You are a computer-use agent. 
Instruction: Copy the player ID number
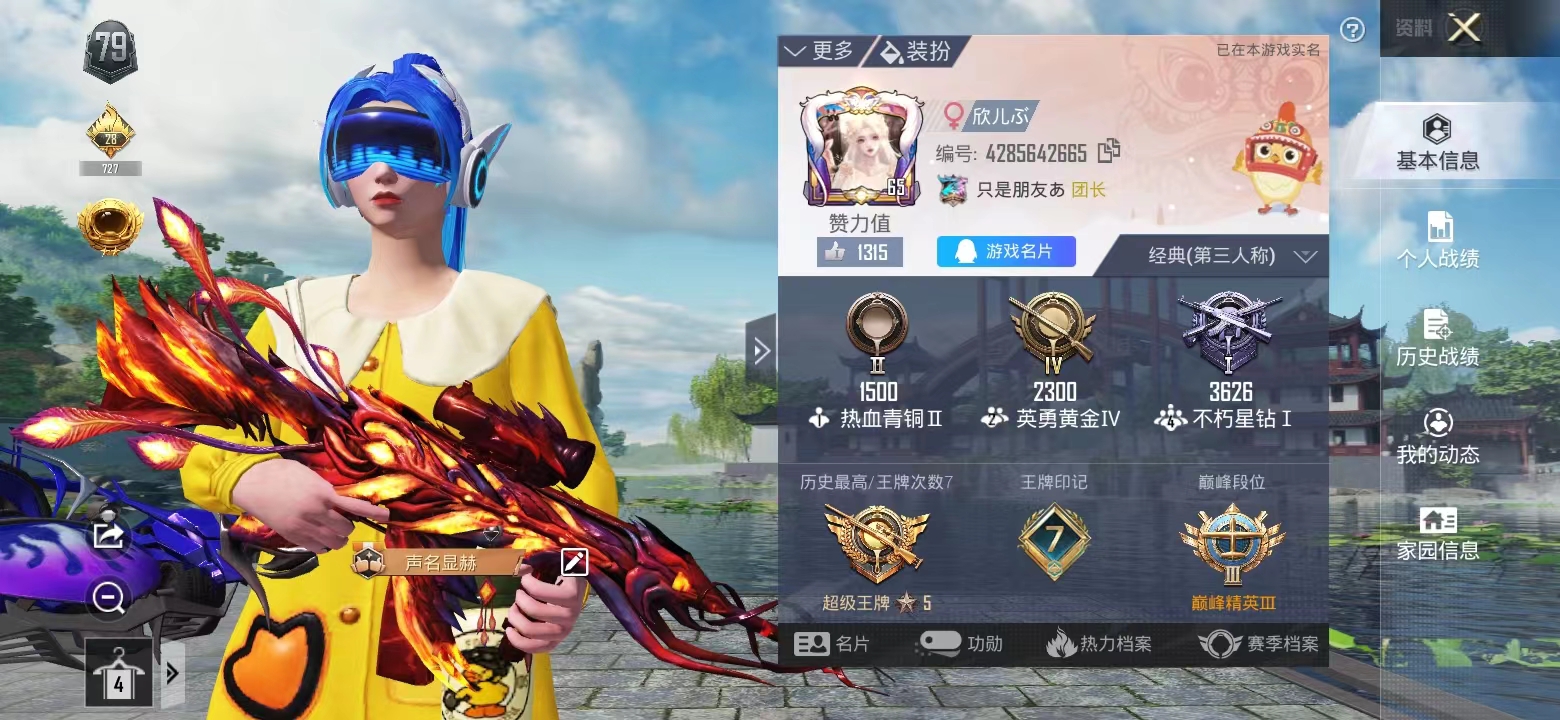point(1108,152)
